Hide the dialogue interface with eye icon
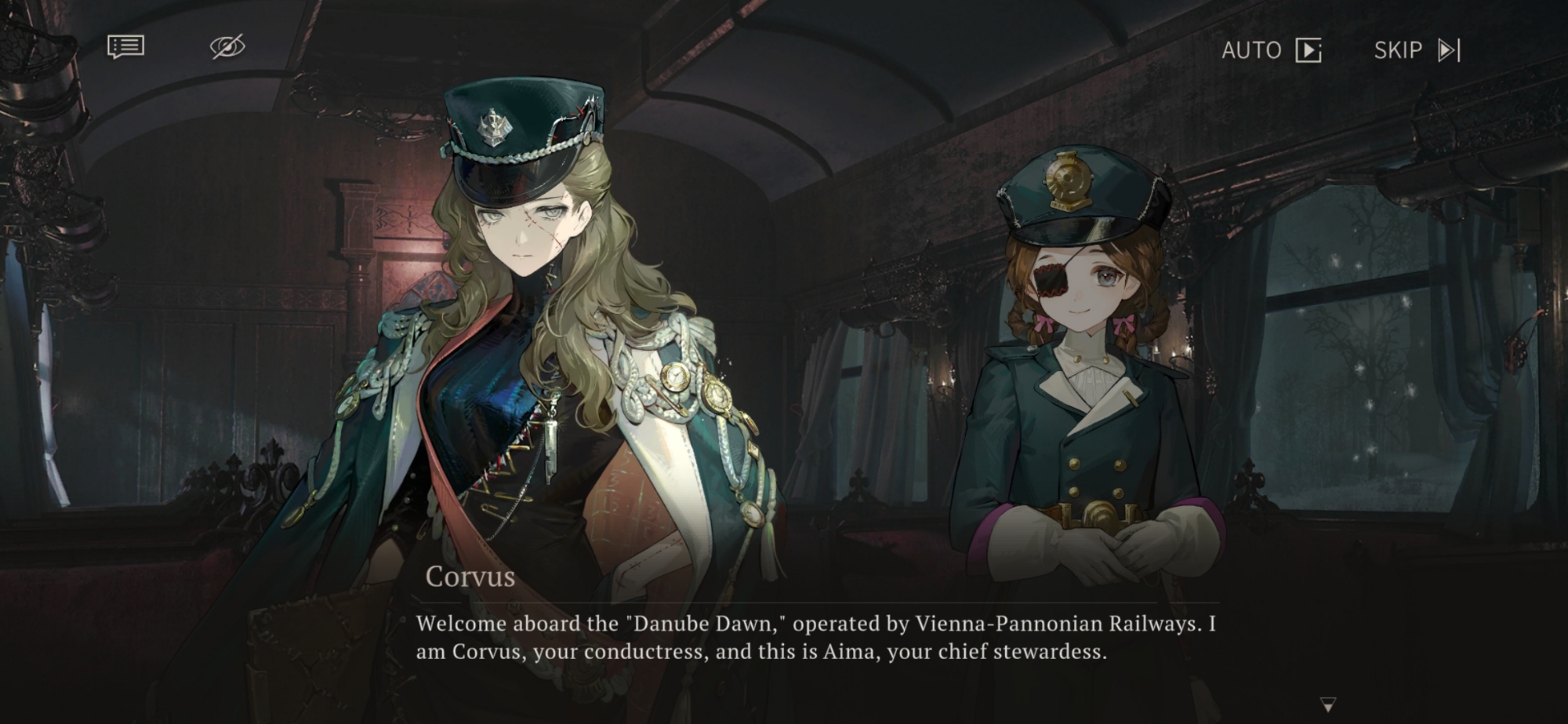The image size is (1568, 724). [x=227, y=47]
